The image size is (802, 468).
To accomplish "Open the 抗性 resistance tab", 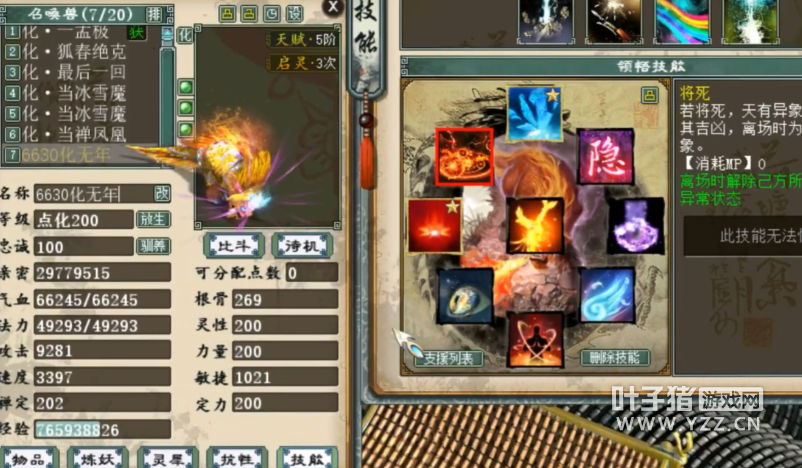I will pos(236,458).
